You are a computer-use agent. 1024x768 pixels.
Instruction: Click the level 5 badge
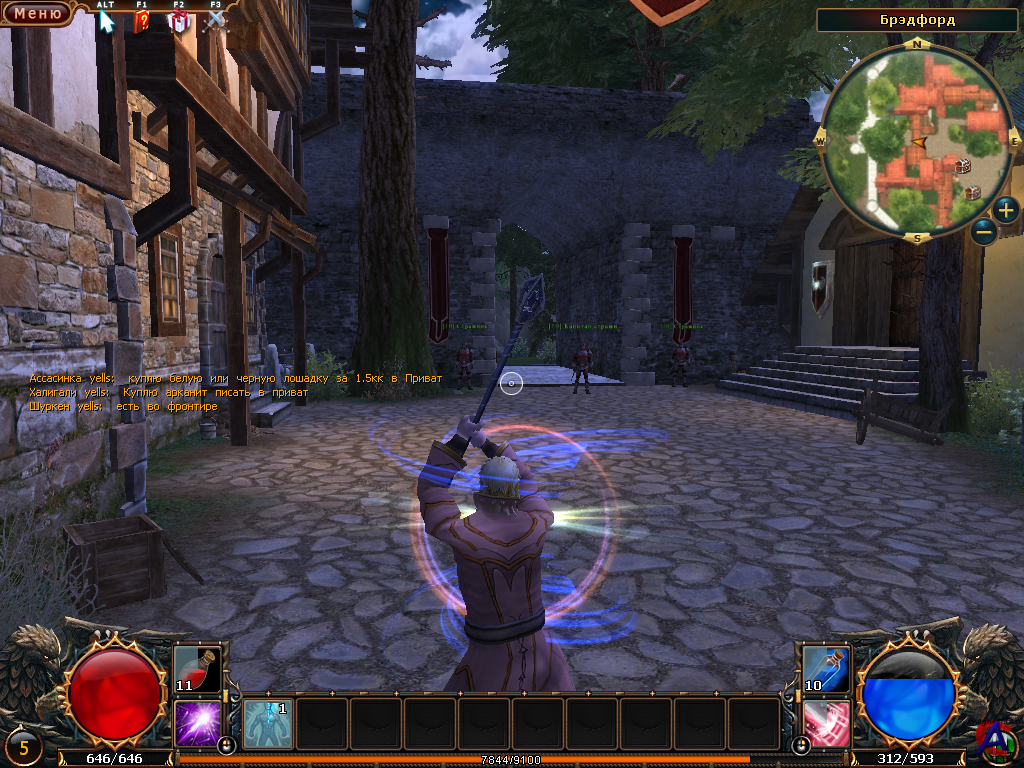[23, 744]
